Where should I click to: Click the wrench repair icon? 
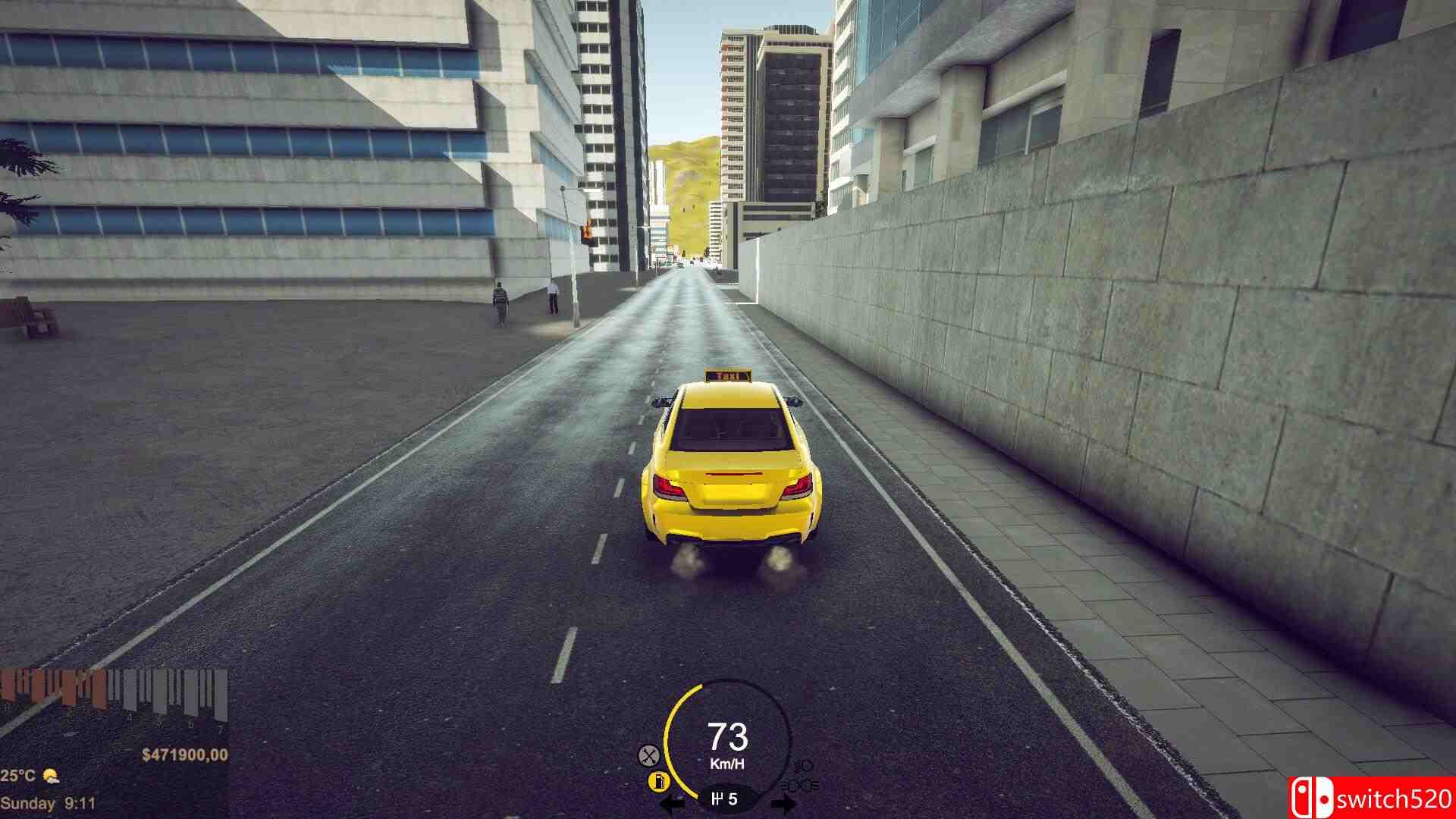tap(648, 755)
